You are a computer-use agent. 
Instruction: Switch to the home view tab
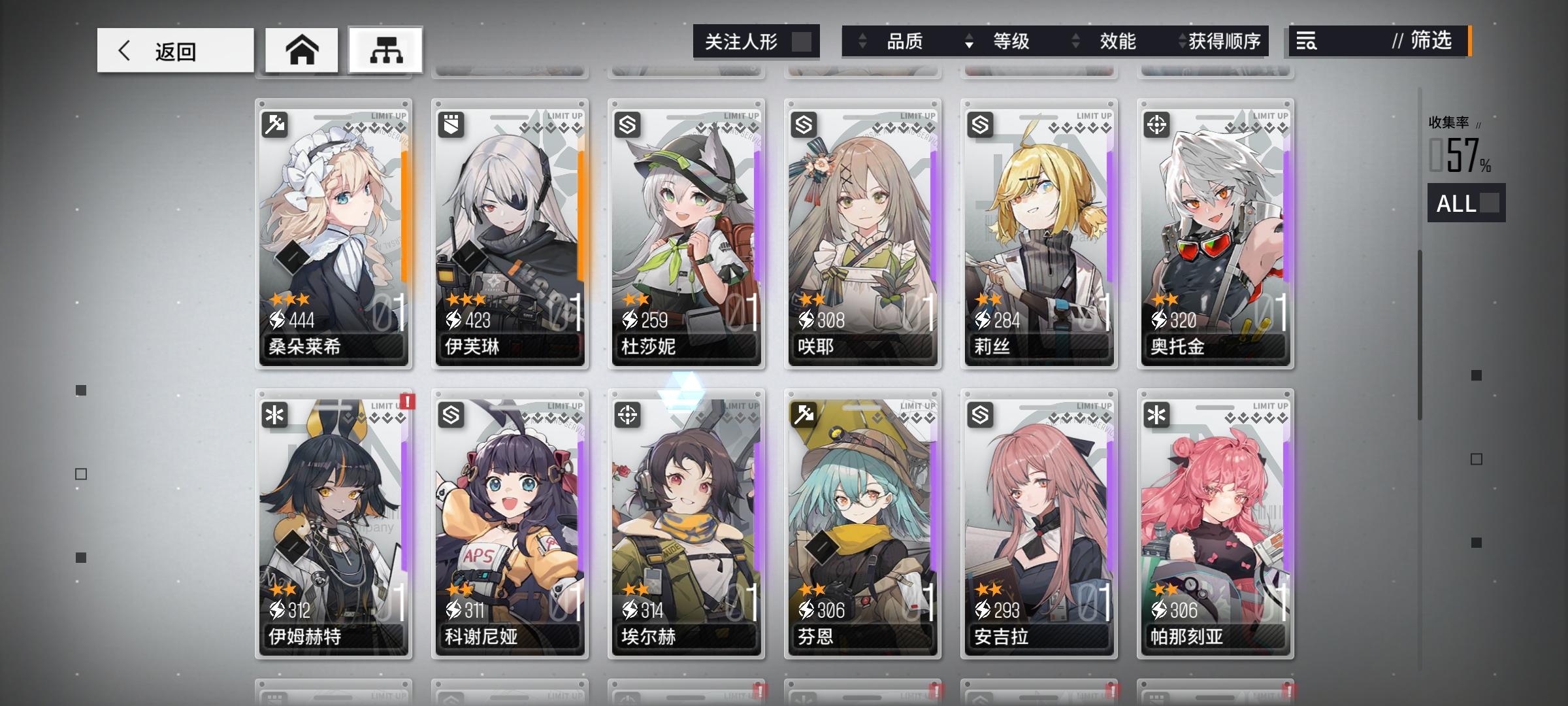tap(301, 49)
